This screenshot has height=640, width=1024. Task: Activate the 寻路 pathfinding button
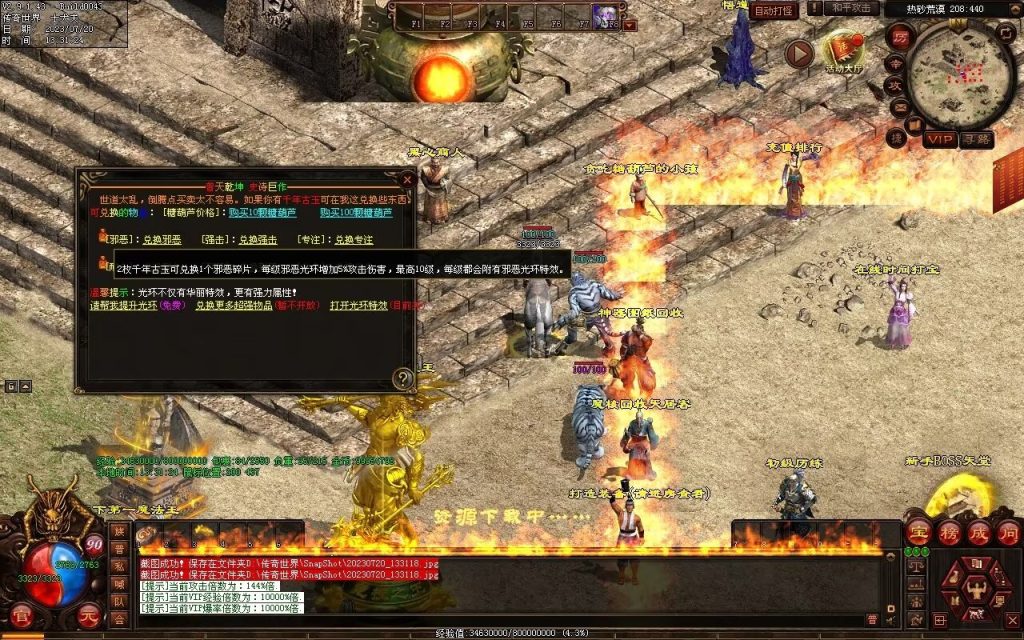pyautogui.click(x=976, y=139)
